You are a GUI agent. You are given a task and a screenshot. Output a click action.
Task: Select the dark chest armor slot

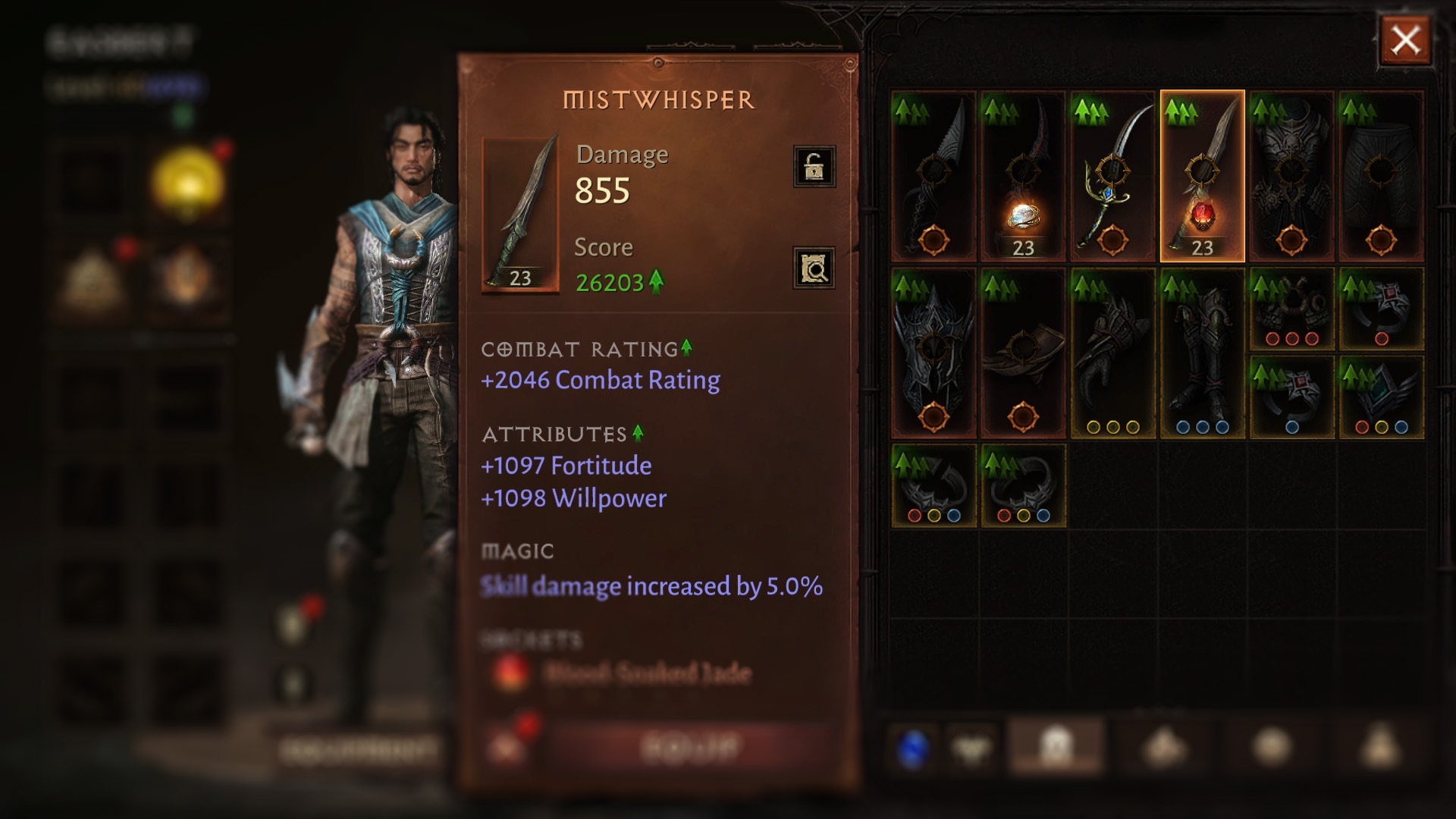(x=1291, y=177)
